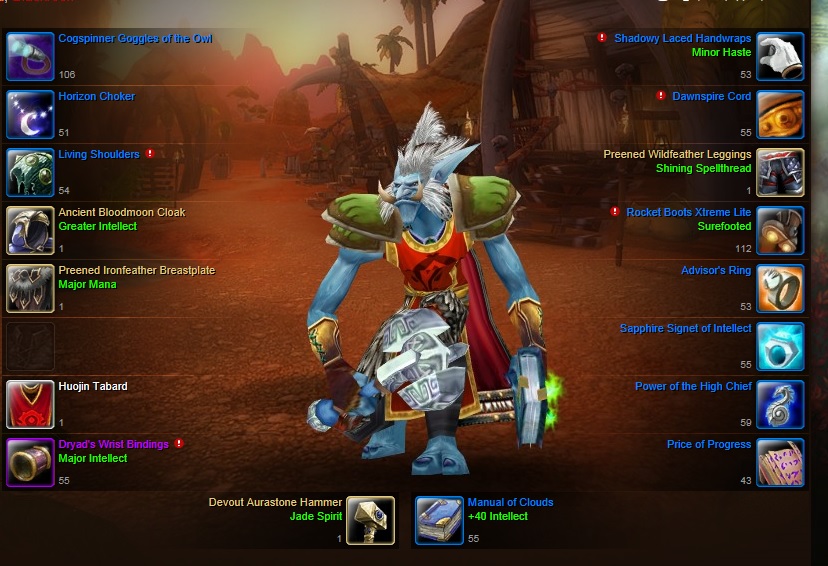Open the Advisor's Ring item icon
828x566 pixels.
780,288
